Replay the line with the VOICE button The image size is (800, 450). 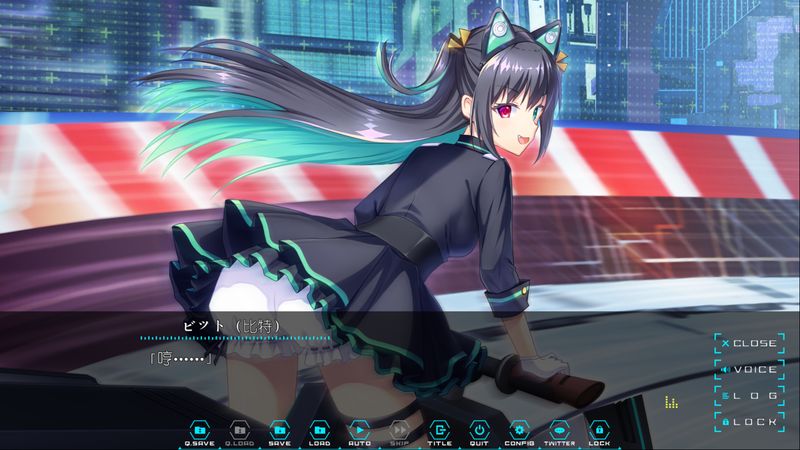(748, 370)
